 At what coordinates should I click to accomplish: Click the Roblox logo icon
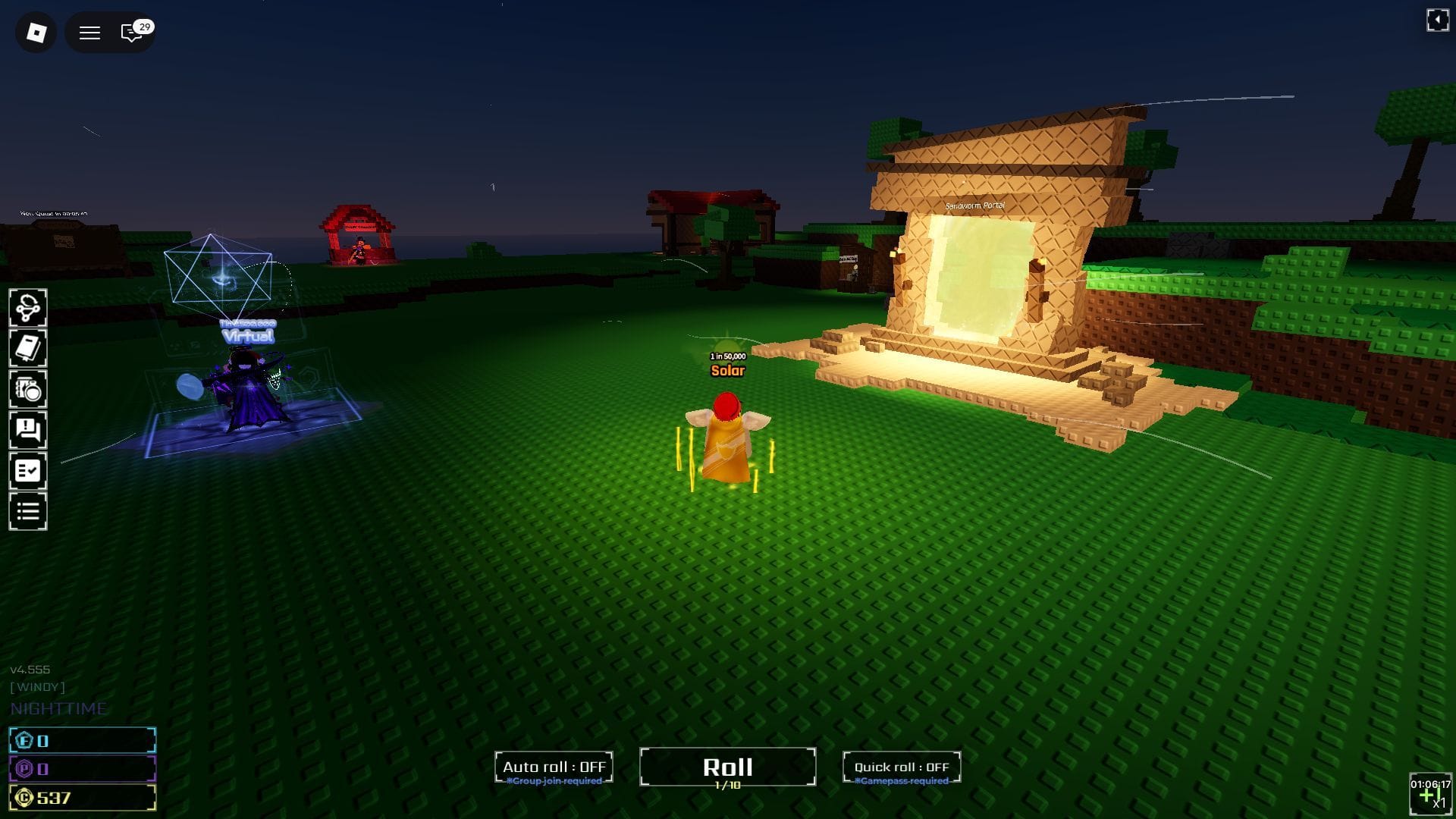[x=35, y=32]
